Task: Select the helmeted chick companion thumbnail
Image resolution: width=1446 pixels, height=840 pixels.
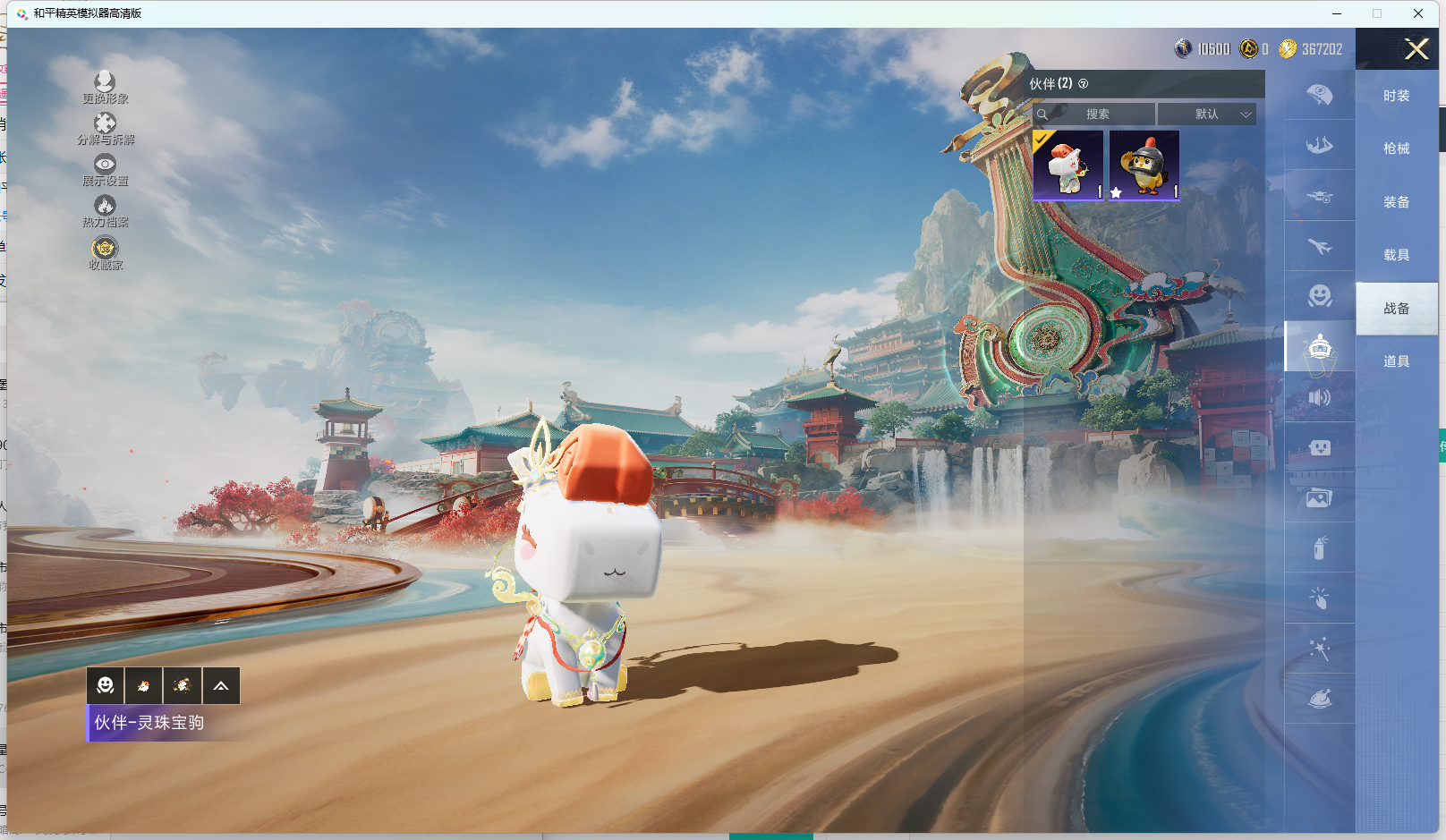Action: 1144,165
